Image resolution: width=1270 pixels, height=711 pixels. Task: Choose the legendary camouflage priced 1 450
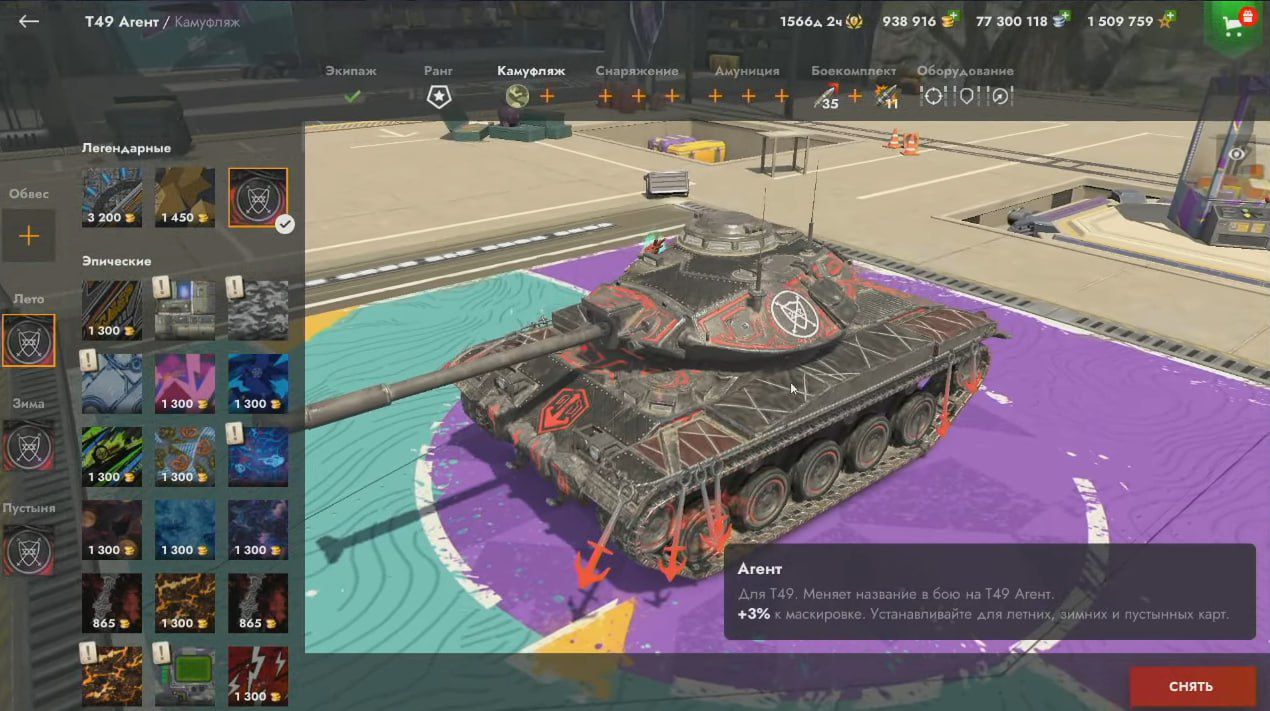point(185,197)
